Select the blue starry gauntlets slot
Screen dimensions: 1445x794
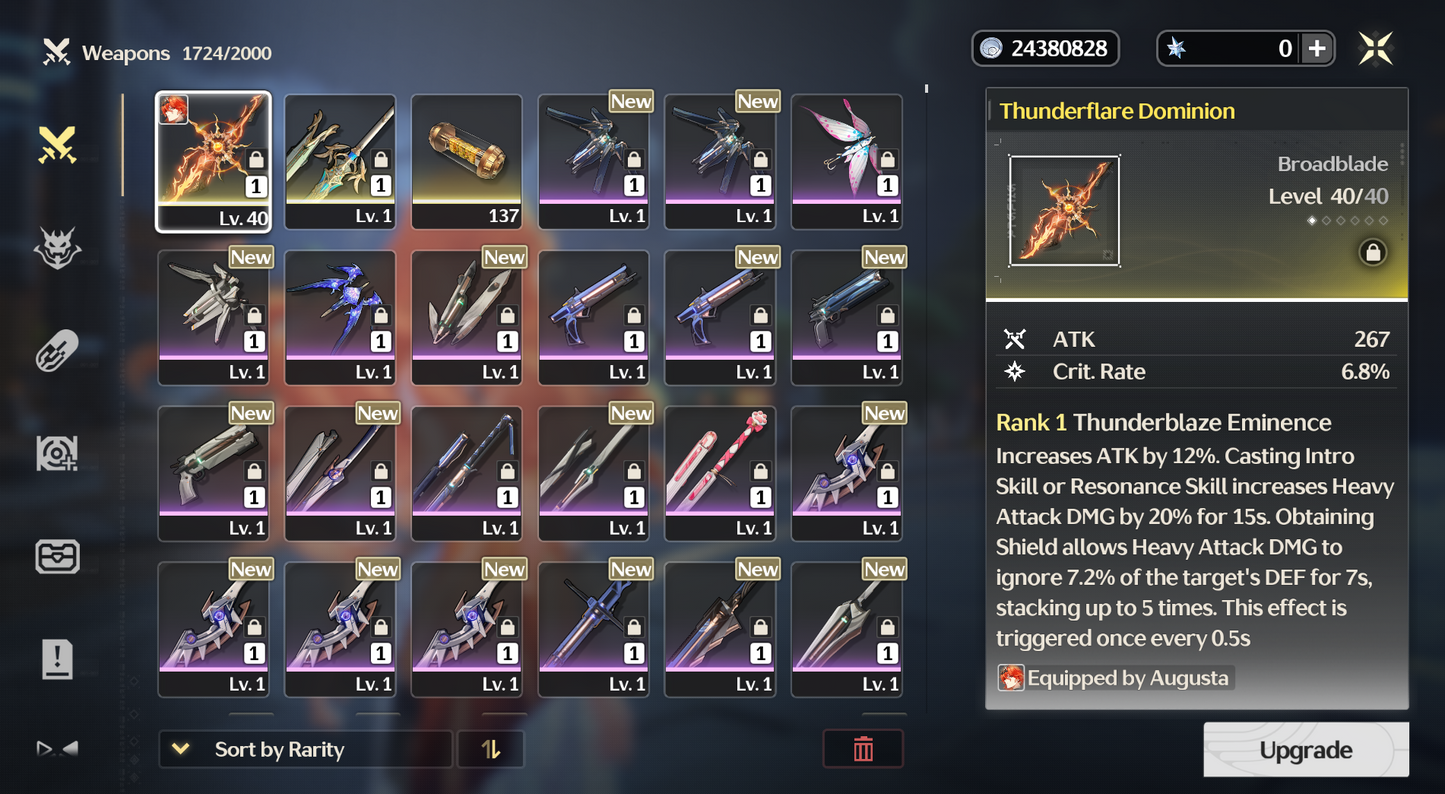[340, 317]
